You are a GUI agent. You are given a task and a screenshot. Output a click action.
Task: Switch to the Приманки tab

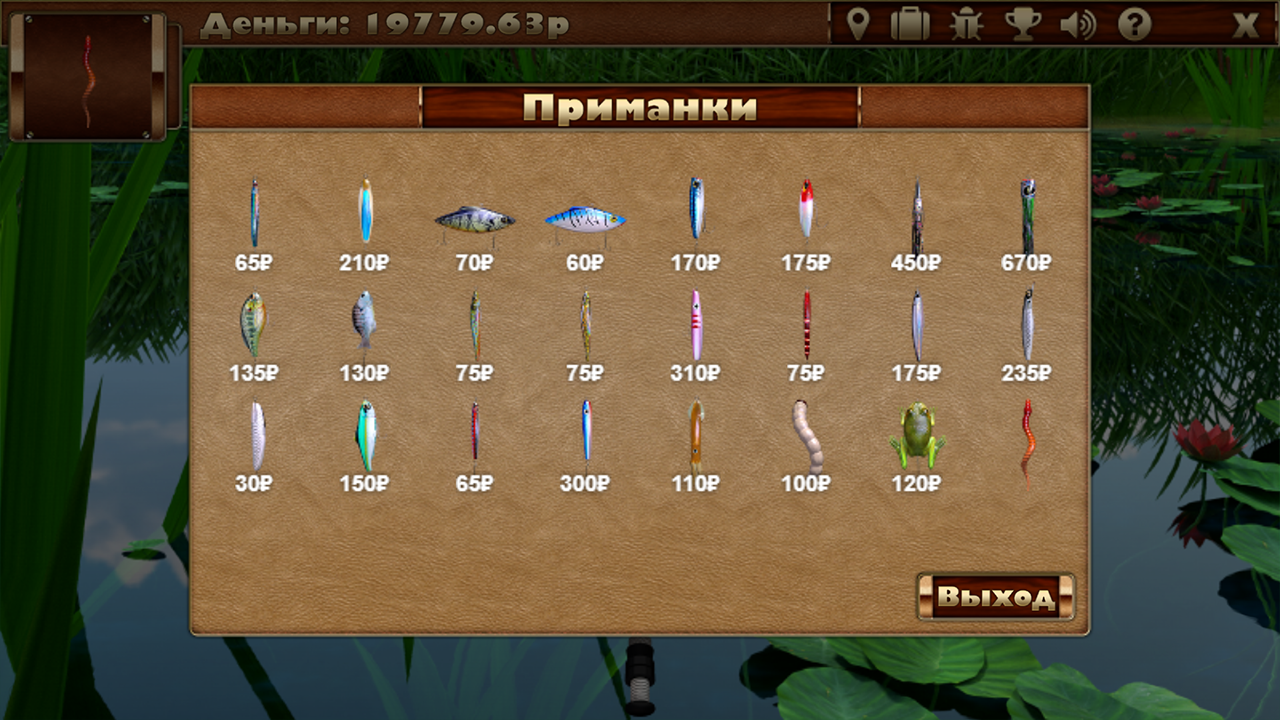(x=640, y=110)
